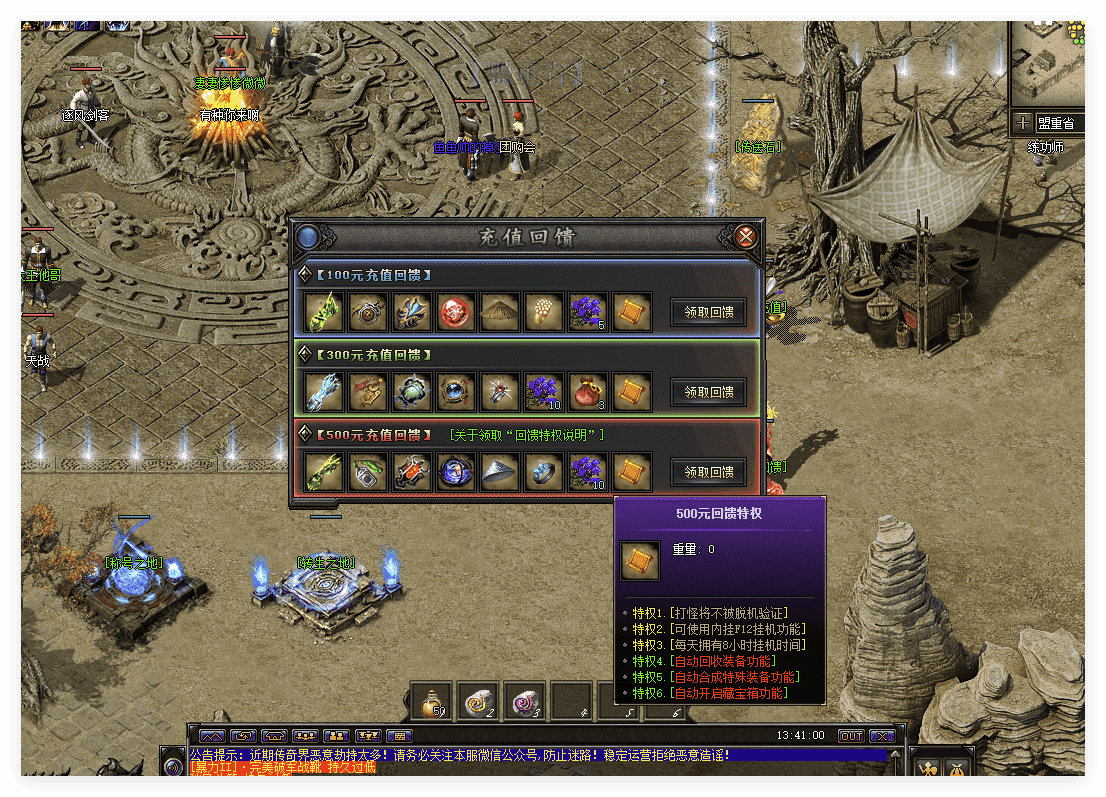
Task: Select the silver cone hat in 500元 row
Action: (x=500, y=472)
